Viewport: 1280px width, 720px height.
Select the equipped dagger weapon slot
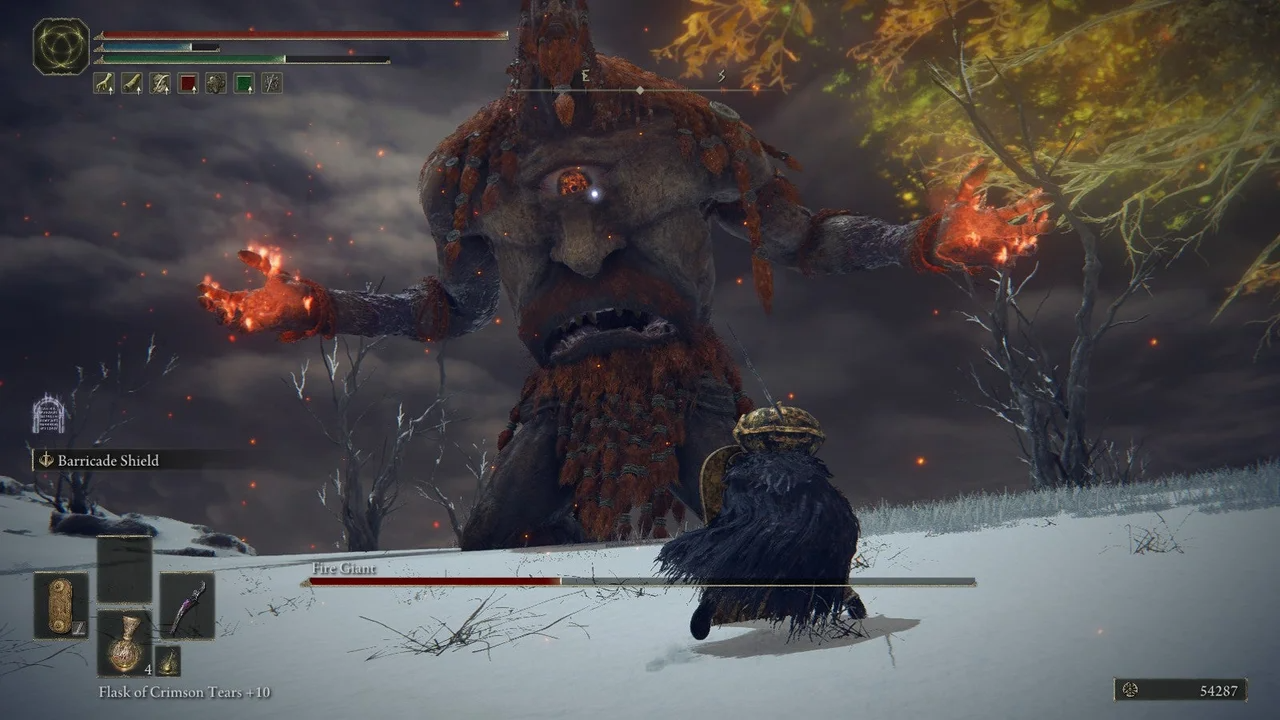pos(185,605)
